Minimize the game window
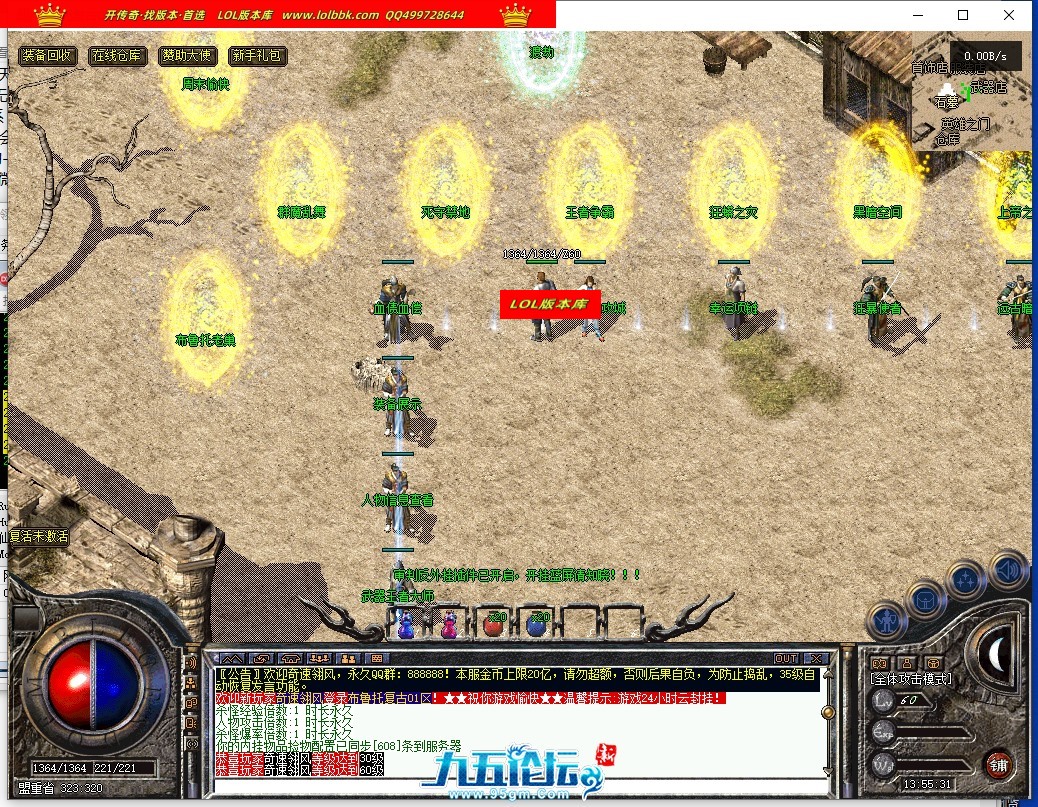Screen dimensions: 1038x807 tap(917, 15)
